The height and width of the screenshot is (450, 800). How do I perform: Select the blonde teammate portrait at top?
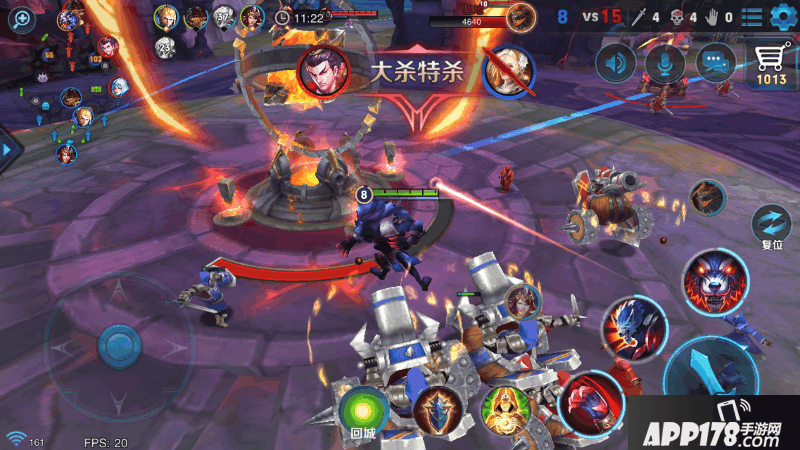[165, 17]
